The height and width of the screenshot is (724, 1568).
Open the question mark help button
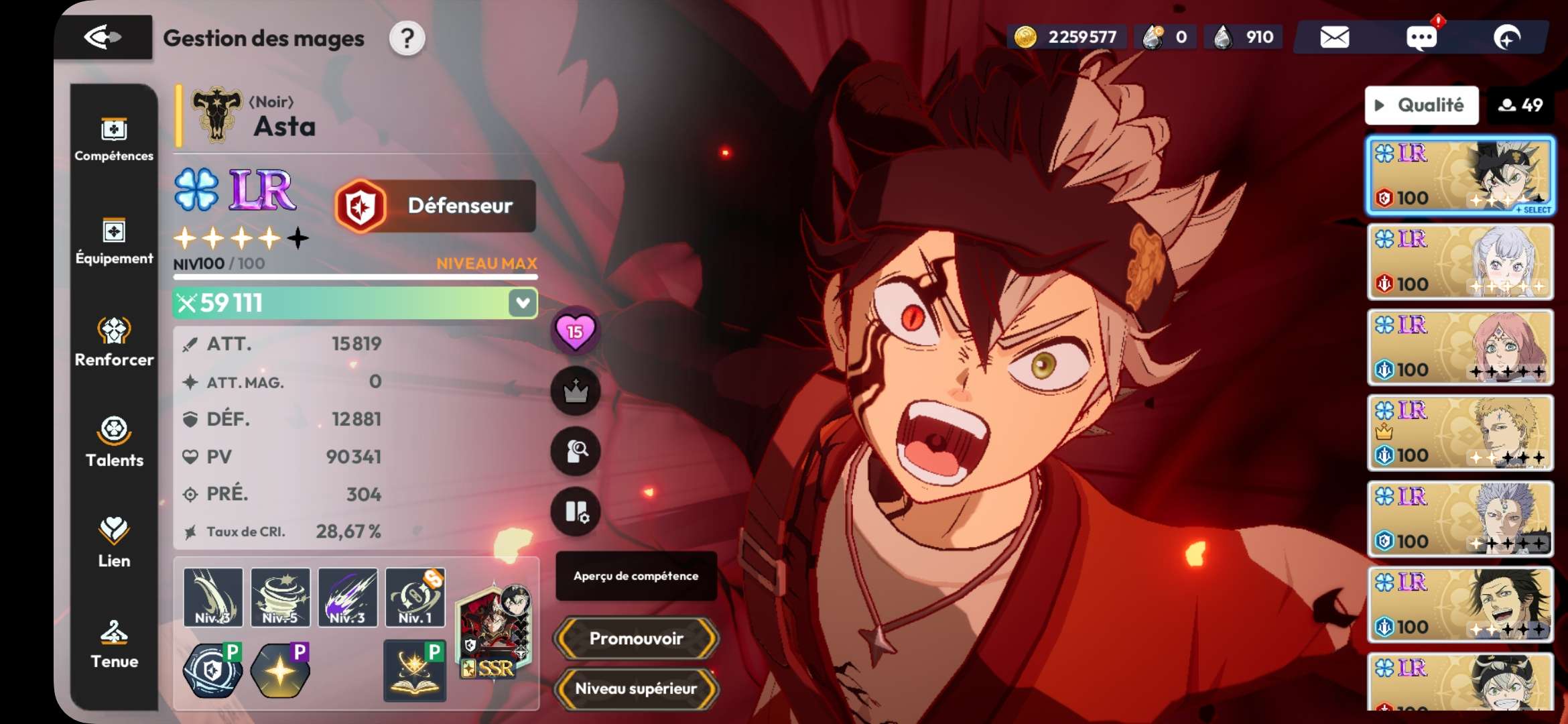[407, 39]
